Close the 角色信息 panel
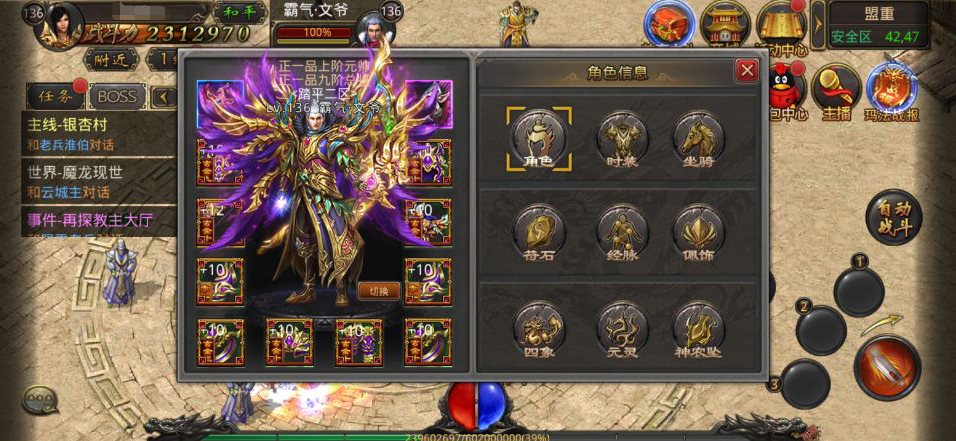Viewport: 956px width, 441px height. click(x=746, y=71)
